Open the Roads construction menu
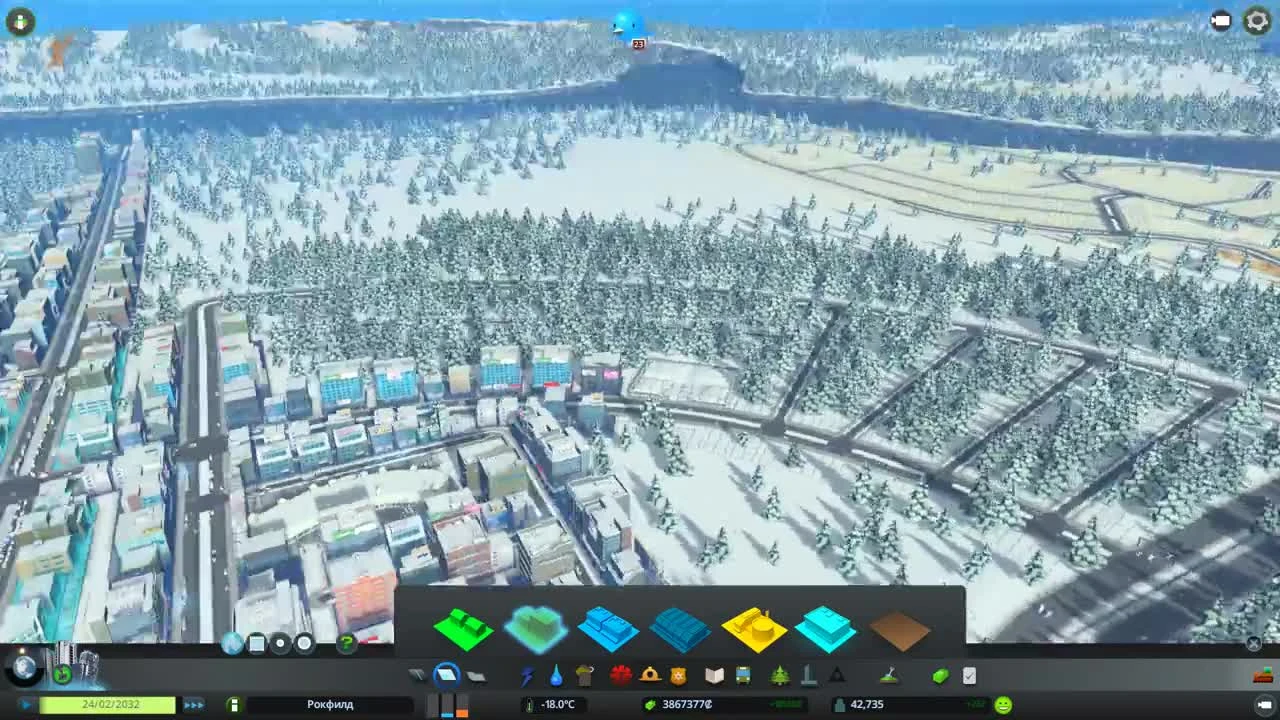1280x720 pixels. 417,676
